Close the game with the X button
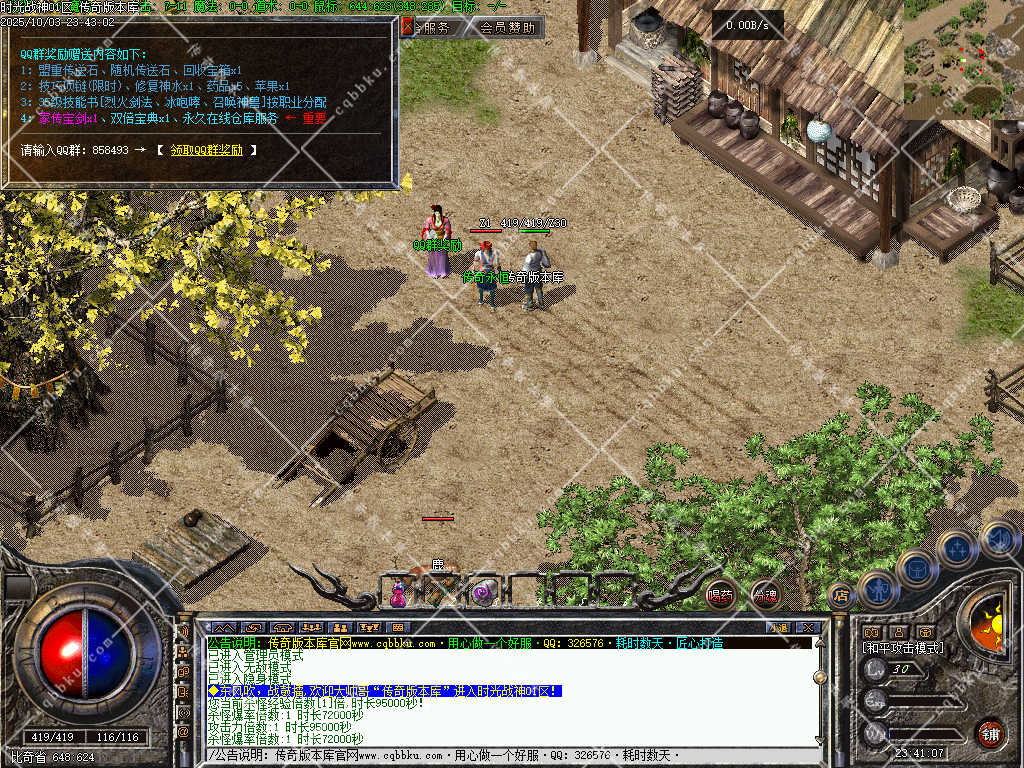The image size is (1024, 768). click(x=808, y=627)
